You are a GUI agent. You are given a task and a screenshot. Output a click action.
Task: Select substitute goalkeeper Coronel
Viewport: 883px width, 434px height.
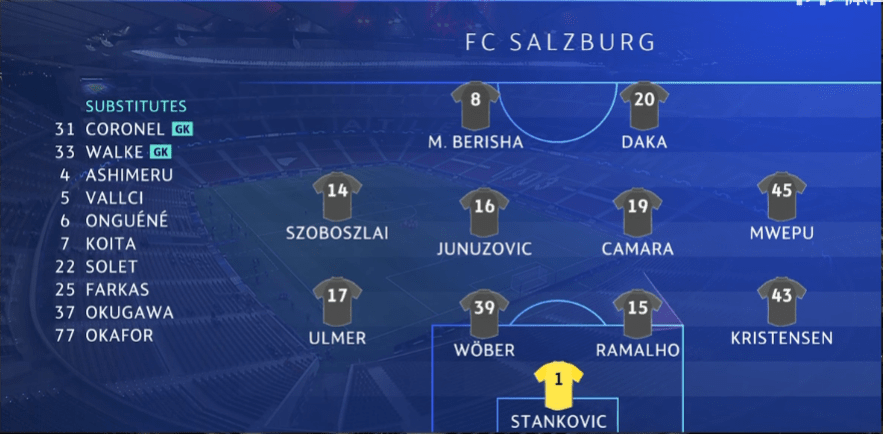point(124,129)
